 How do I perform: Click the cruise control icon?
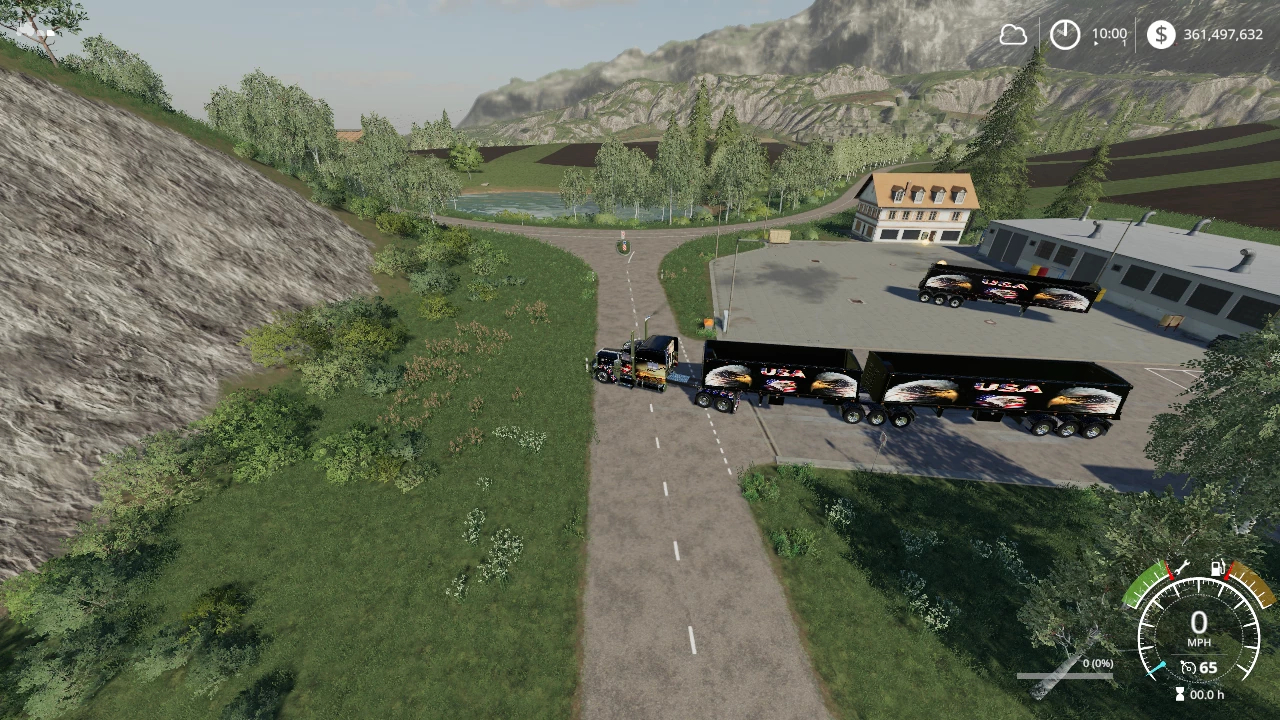tap(1188, 667)
